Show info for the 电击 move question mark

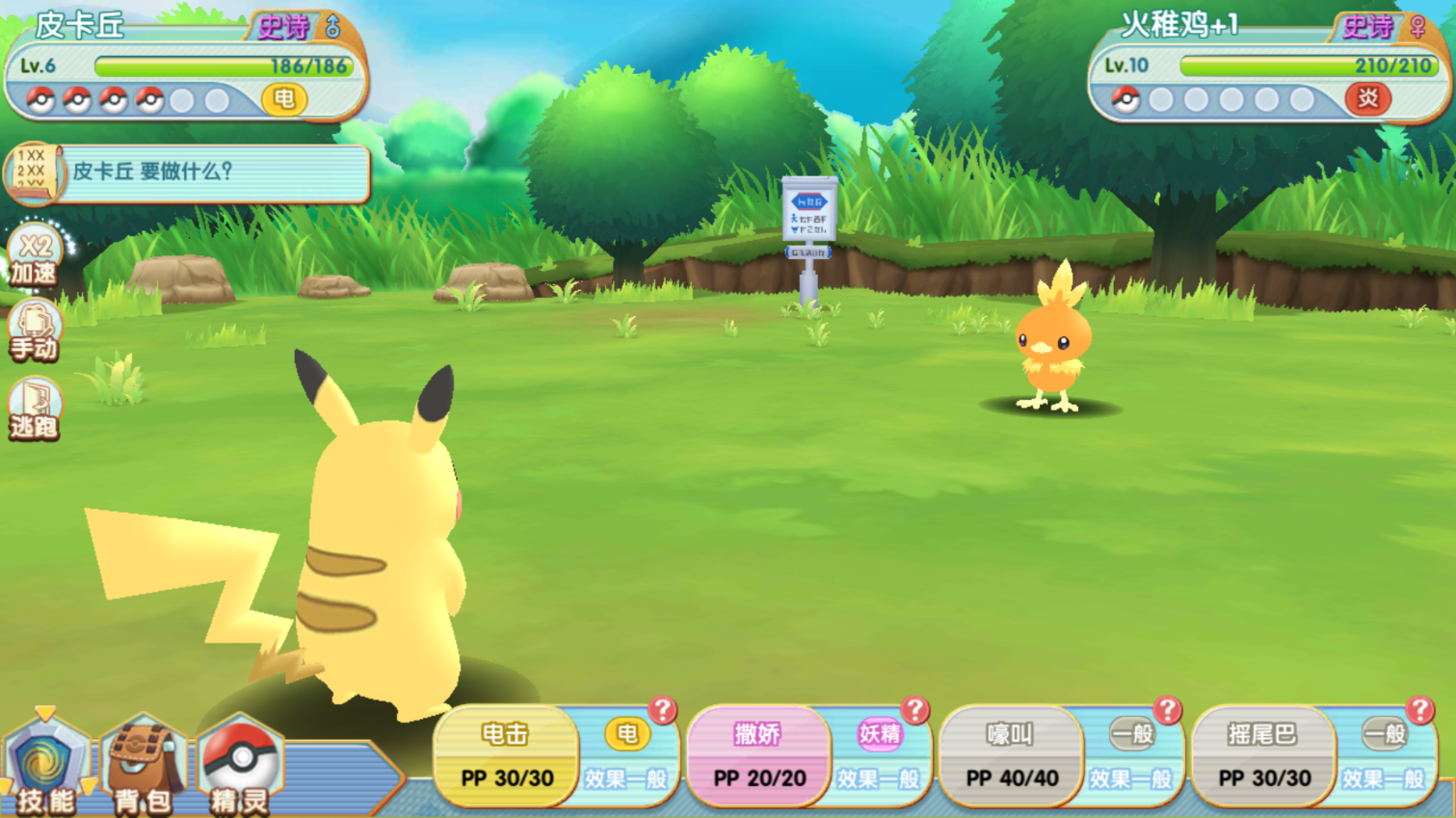point(662,711)
